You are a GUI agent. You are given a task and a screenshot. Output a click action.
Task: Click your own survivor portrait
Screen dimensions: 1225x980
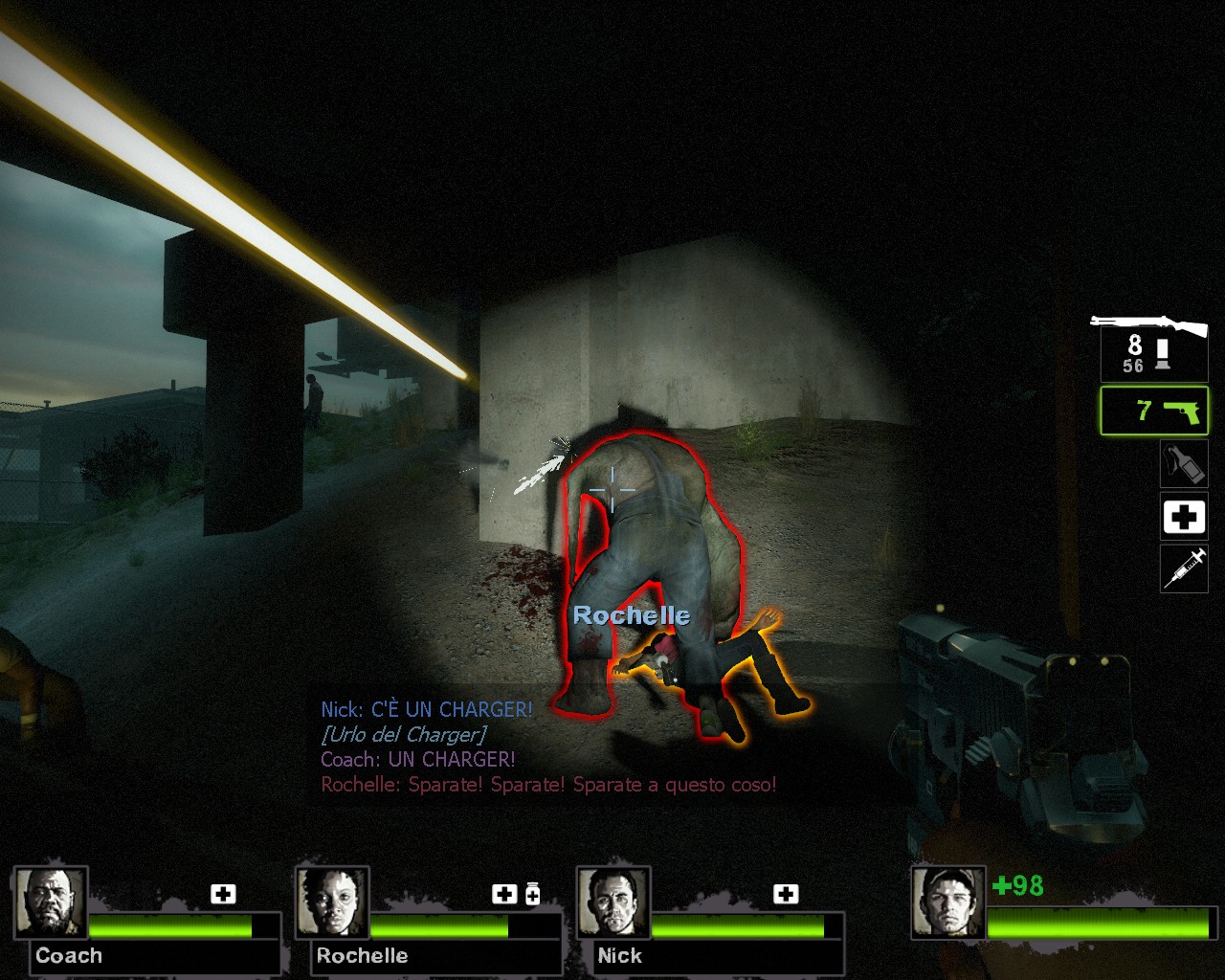pyautogui.click(x=947, y=902)
